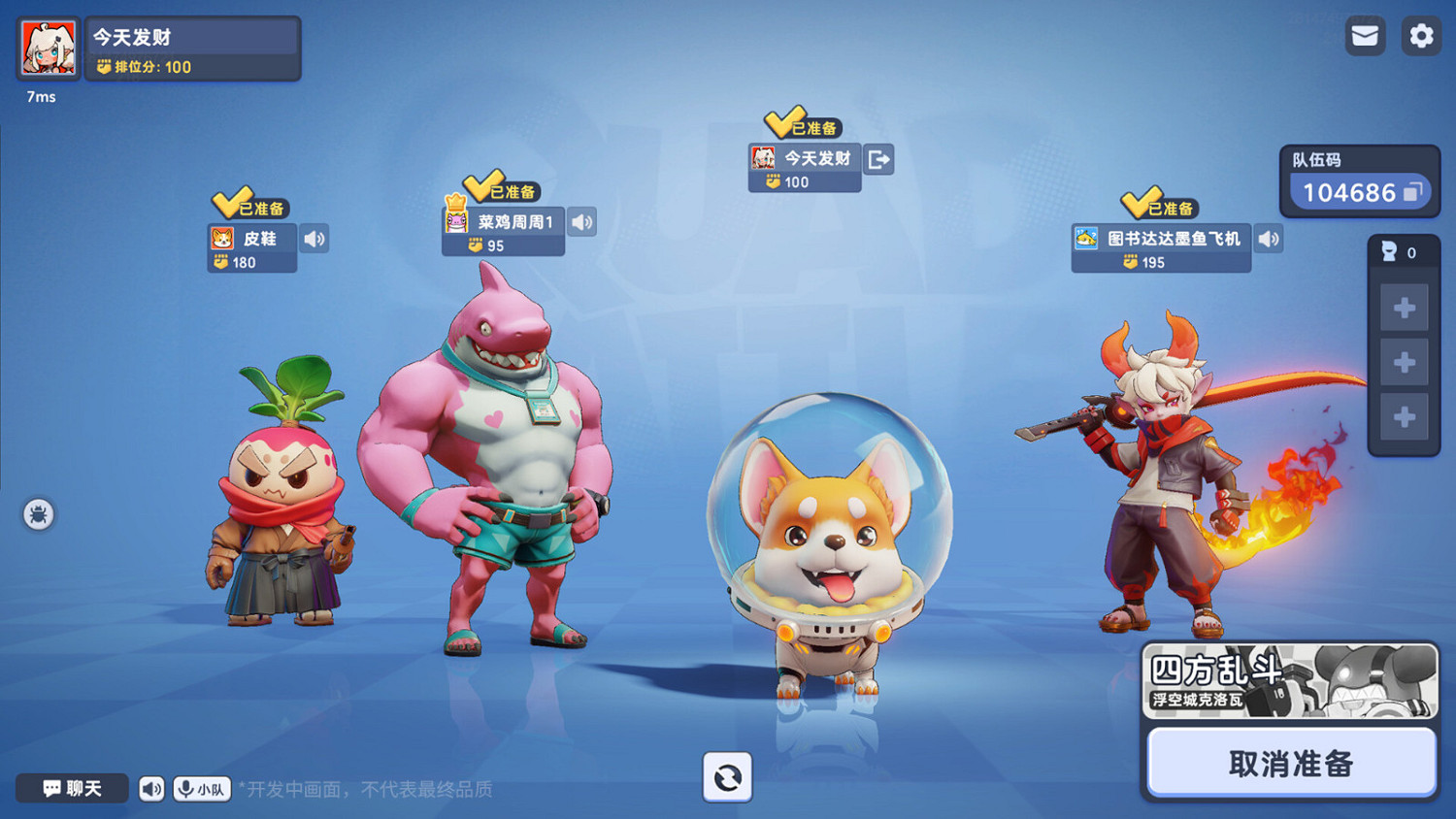Select the 已准备 ready badge above the shiba dog
The image size is (1456, 819).
pyautogui.click(x=804, y=124)
